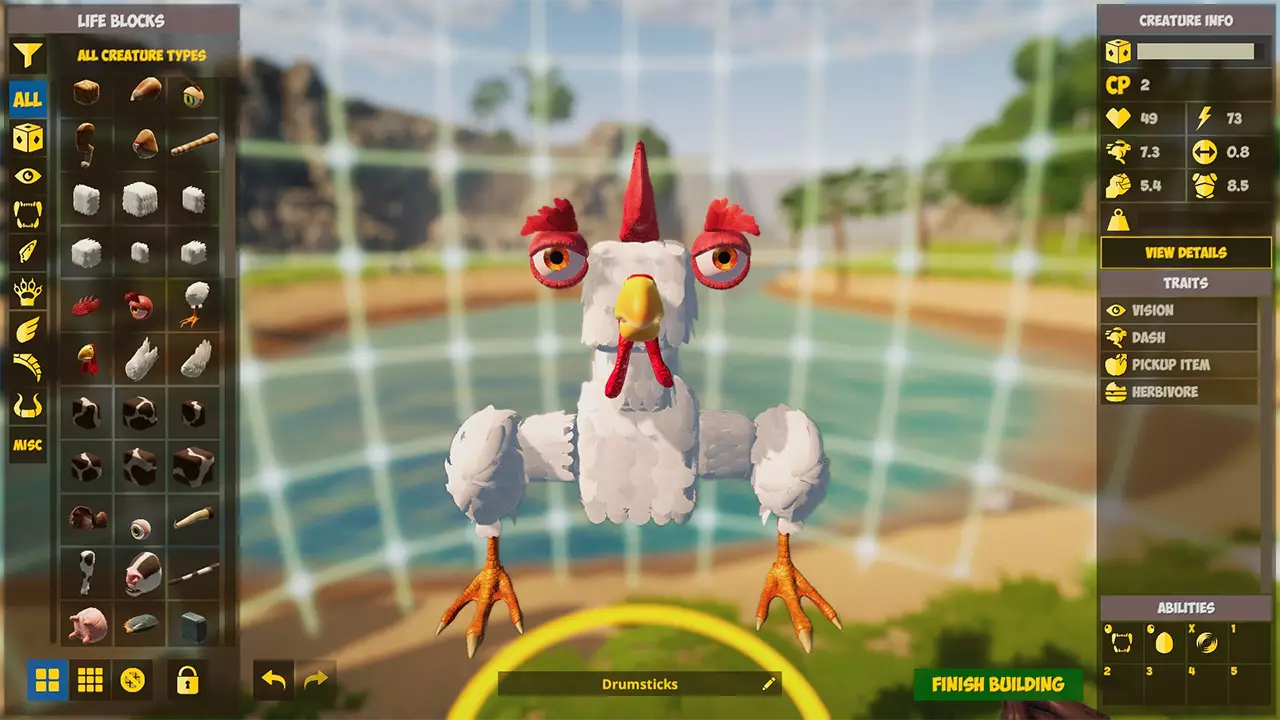This screenshot has width=1280, height=720.
Task: Toggle the padlock lock button
Action: coord(187,681)
